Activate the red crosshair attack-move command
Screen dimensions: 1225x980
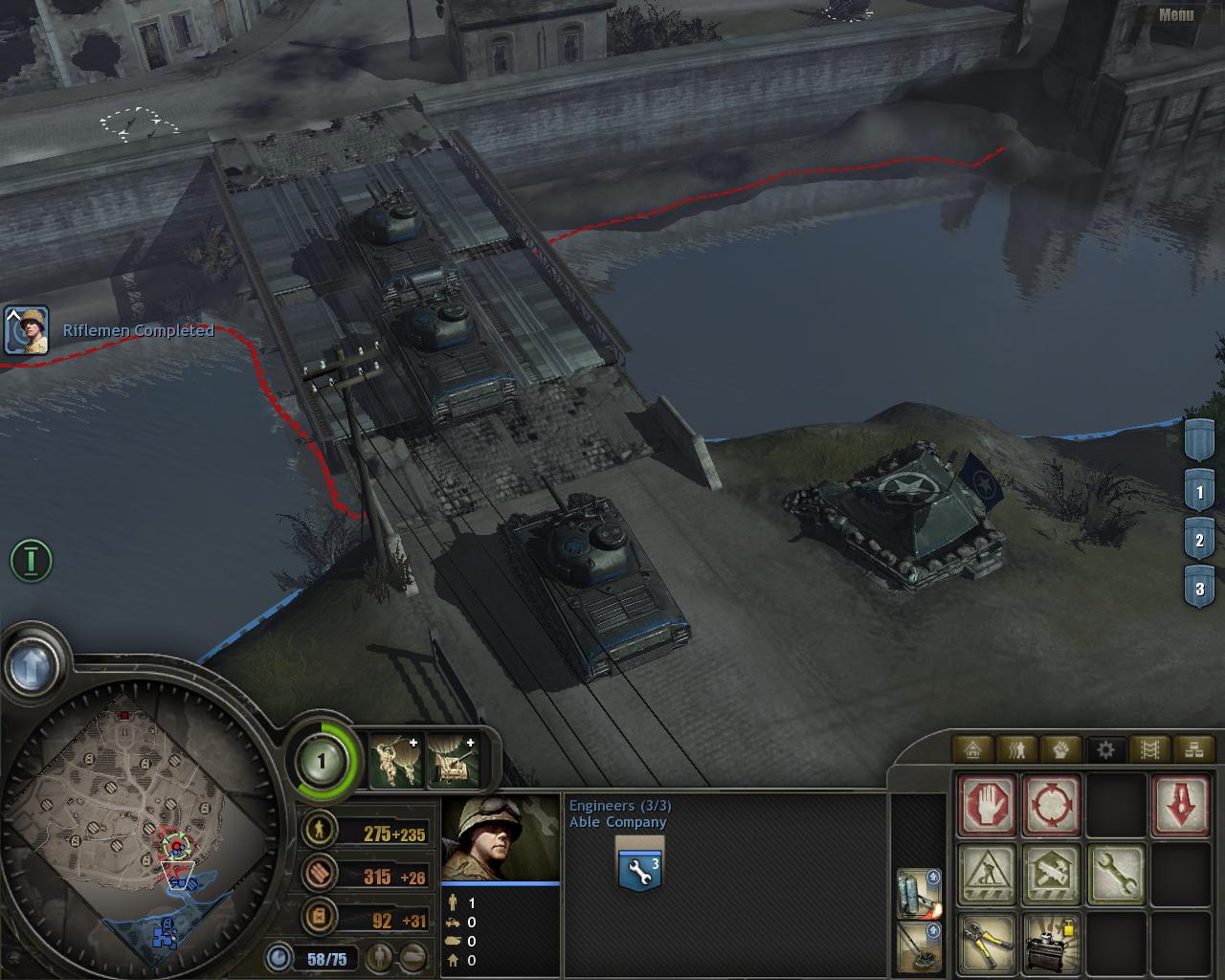coord(1052,805)
